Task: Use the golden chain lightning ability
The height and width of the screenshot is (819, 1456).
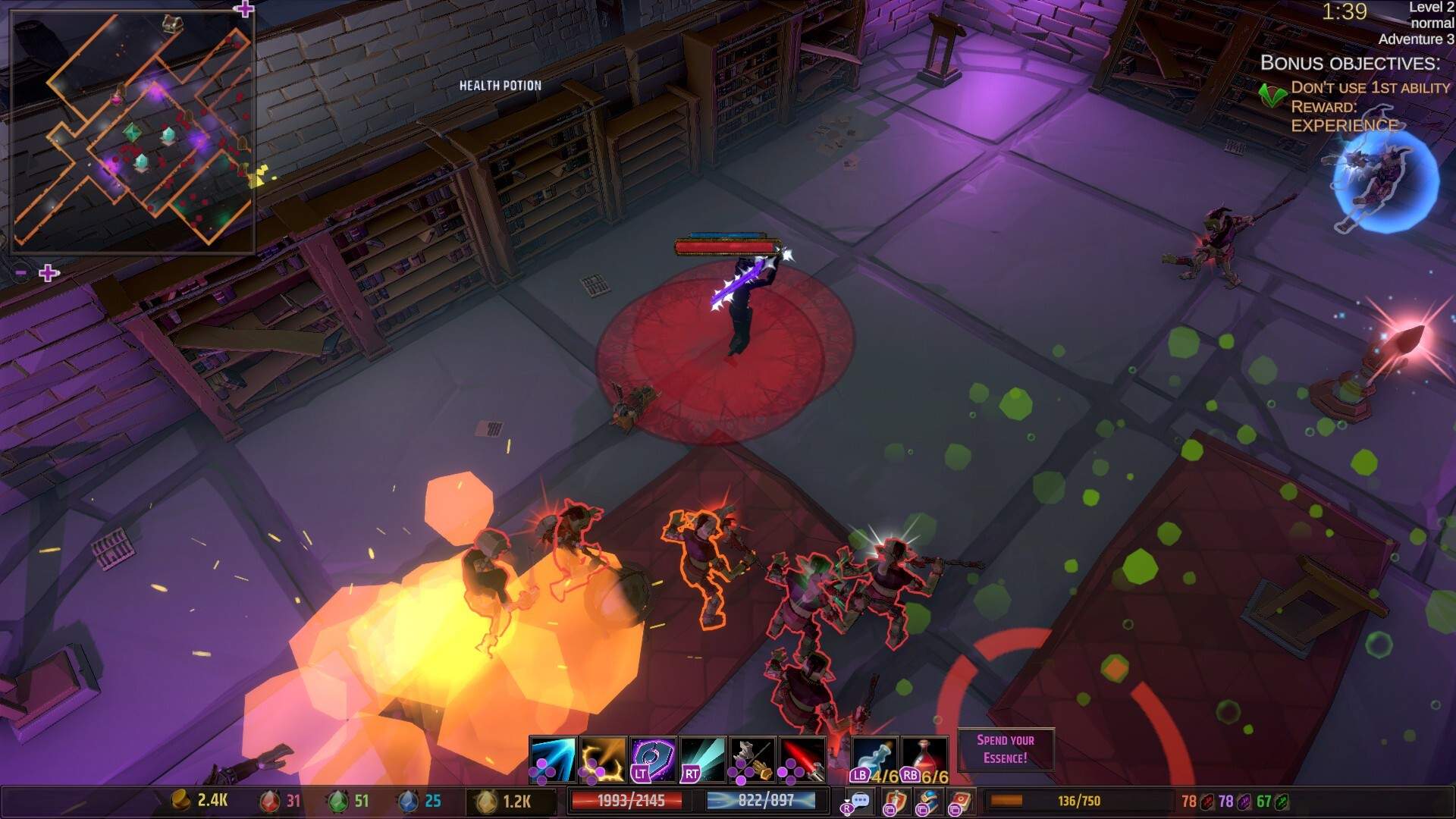Action: pos(603,758)
